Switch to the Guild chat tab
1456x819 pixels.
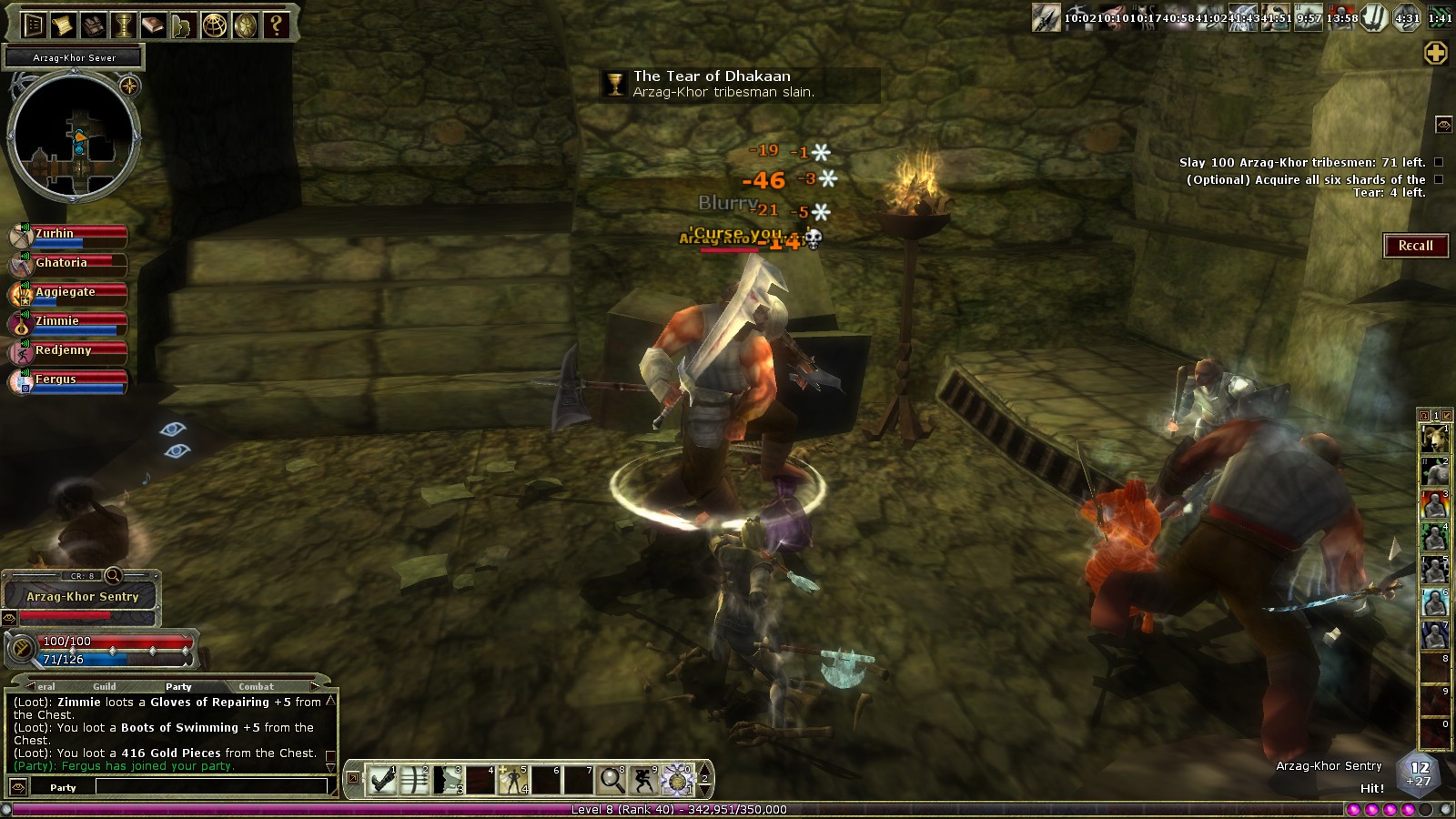(105, 686)
